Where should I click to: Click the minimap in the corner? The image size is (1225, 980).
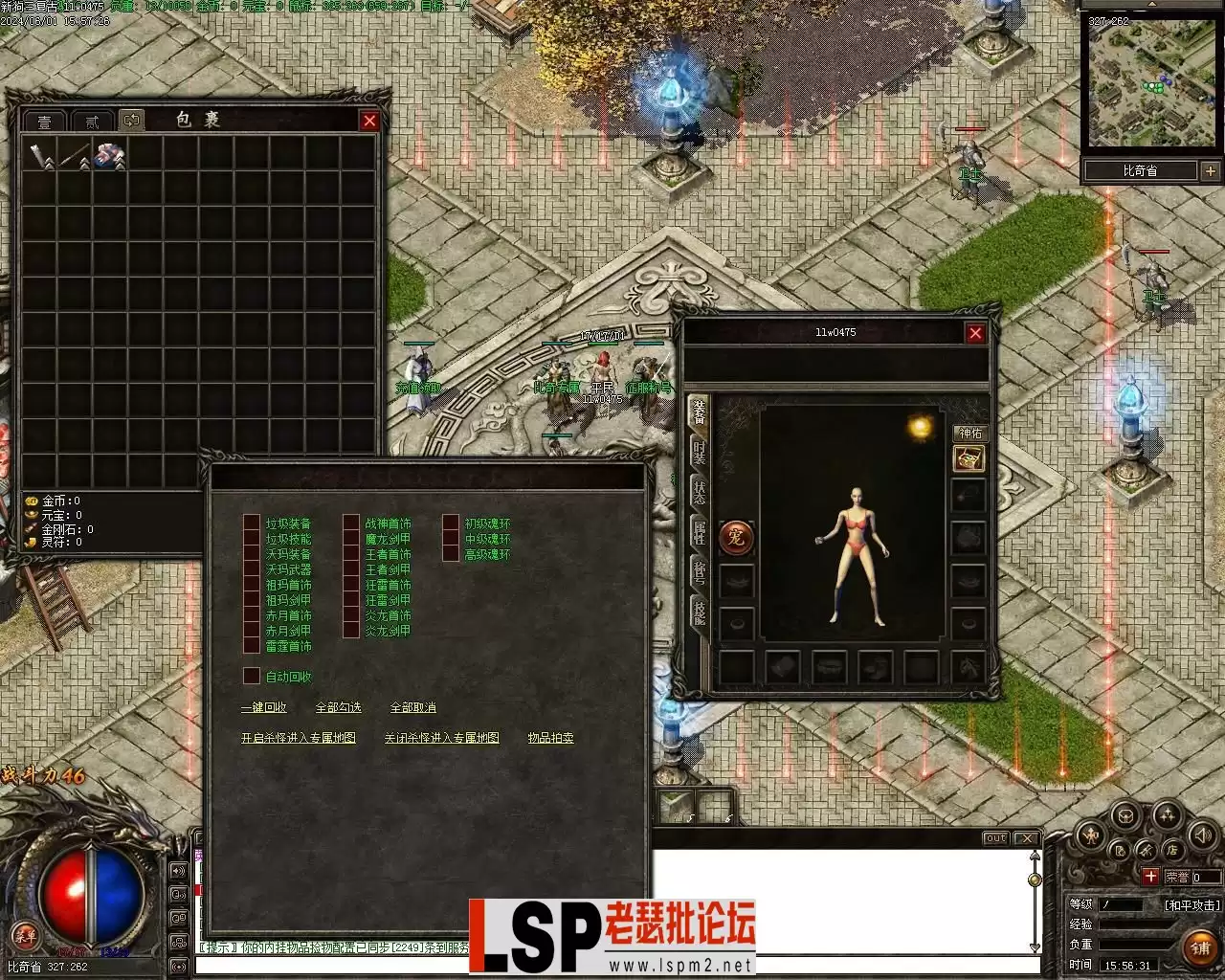1151,82
